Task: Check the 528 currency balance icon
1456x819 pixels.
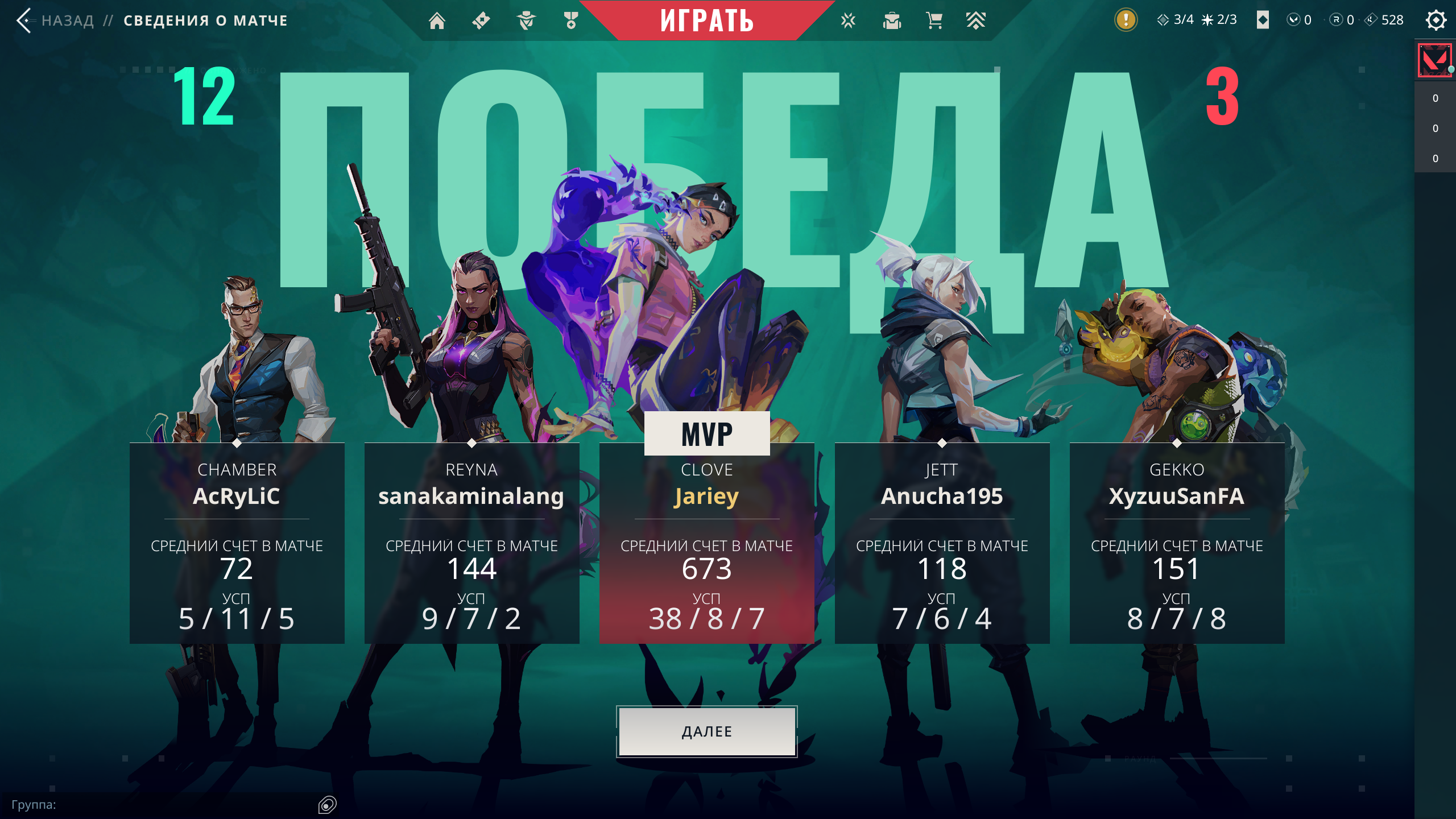Action: pos(1371,20)
